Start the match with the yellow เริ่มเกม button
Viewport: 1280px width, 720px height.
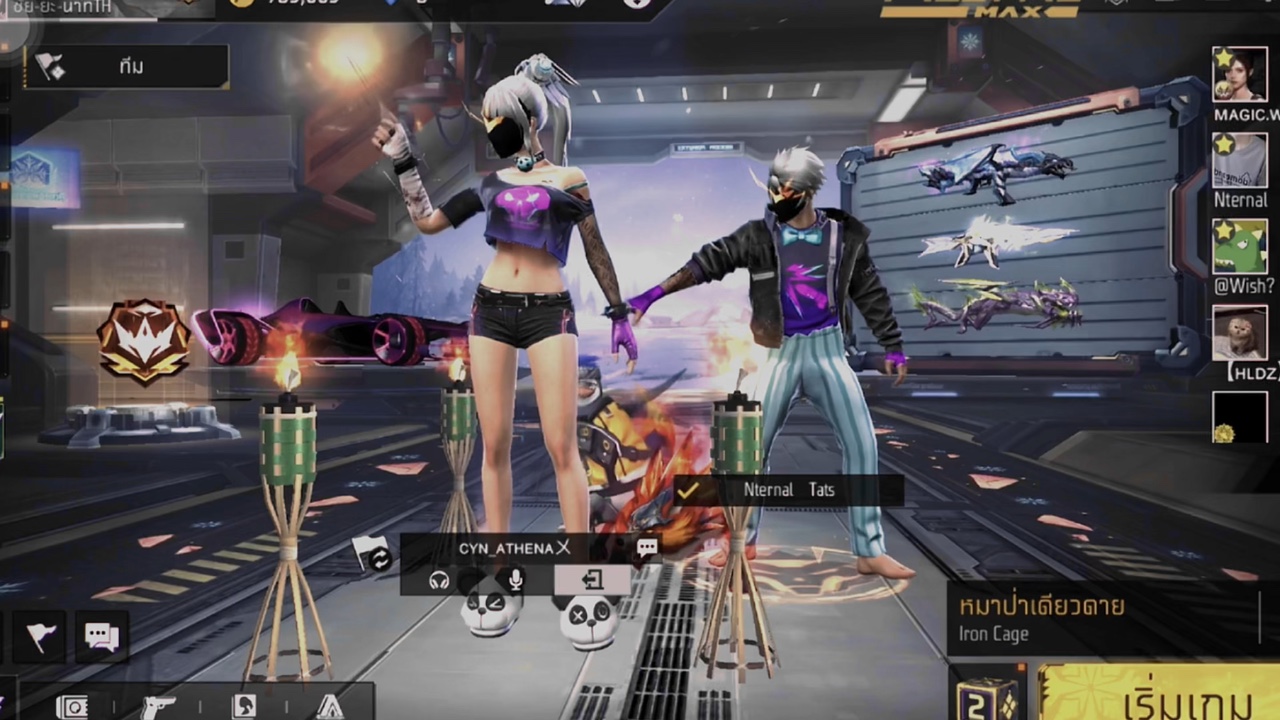click(x=1160, y=695)
